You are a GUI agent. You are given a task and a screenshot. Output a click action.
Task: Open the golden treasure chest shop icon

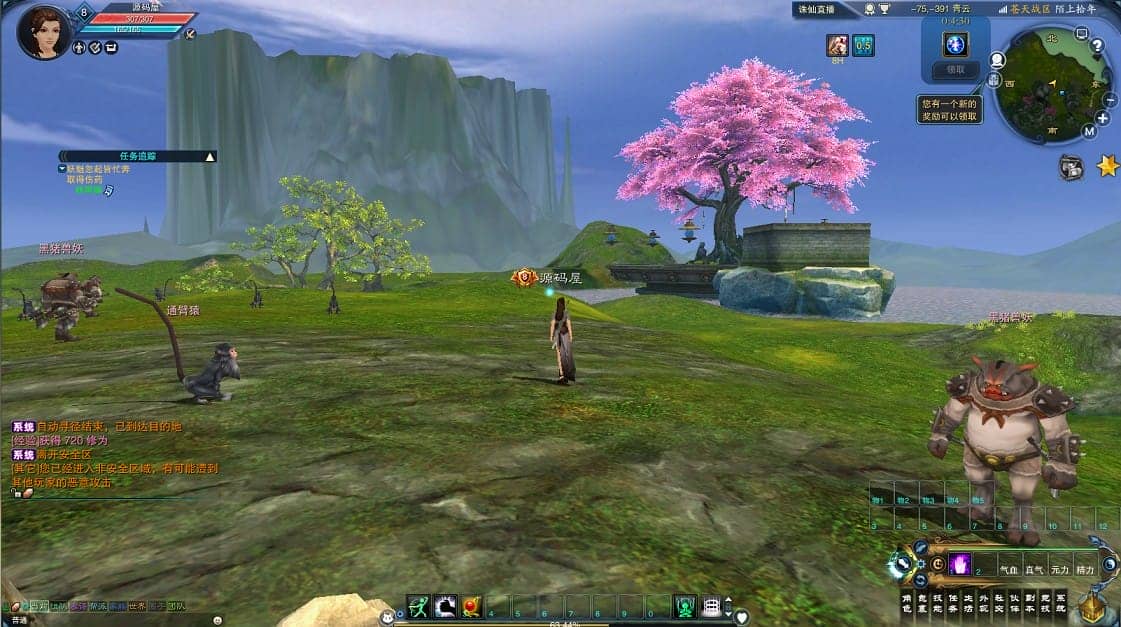(x=1093, y=605)
